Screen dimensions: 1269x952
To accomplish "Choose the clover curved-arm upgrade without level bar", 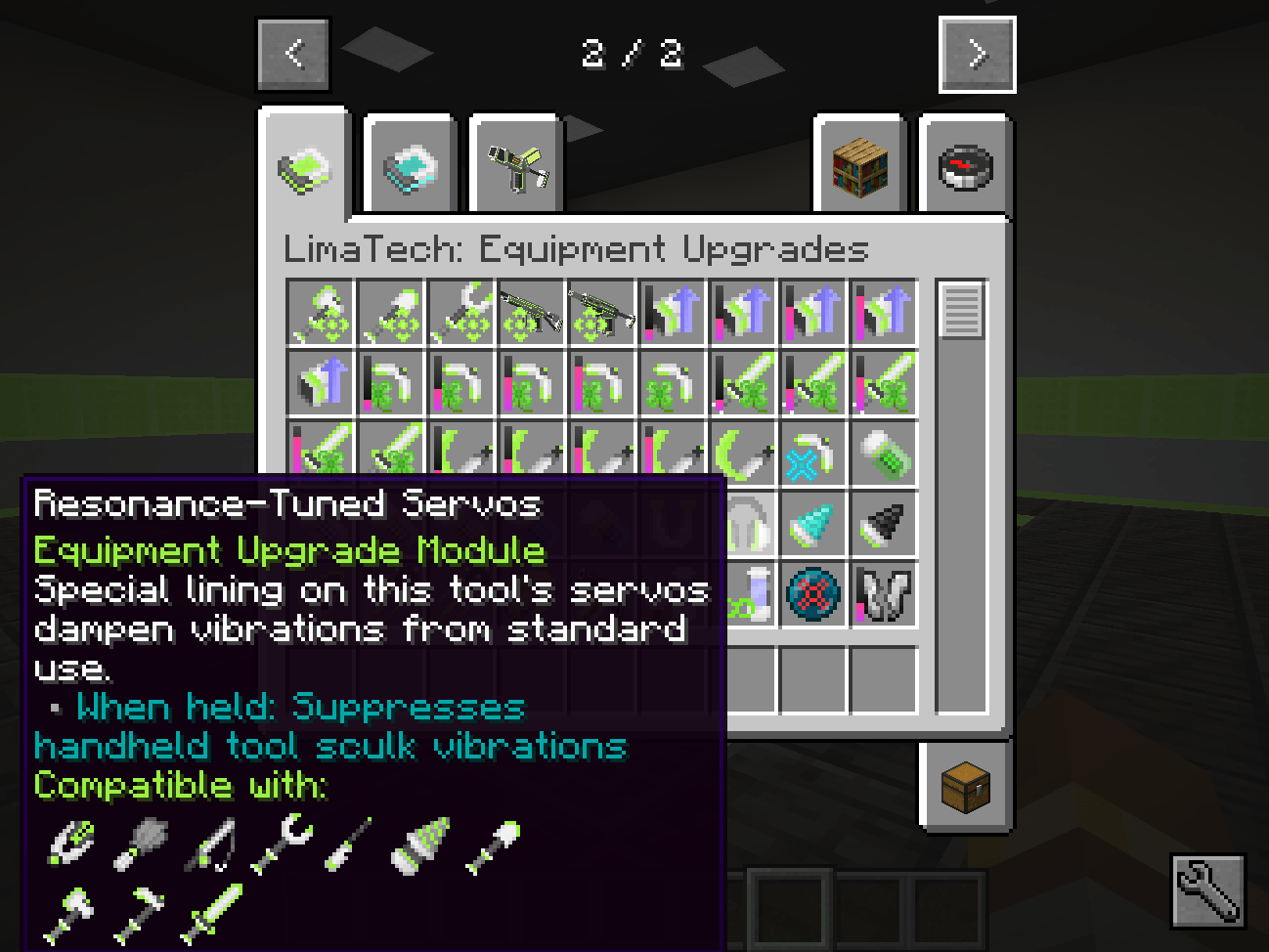I will click(673, 384).
